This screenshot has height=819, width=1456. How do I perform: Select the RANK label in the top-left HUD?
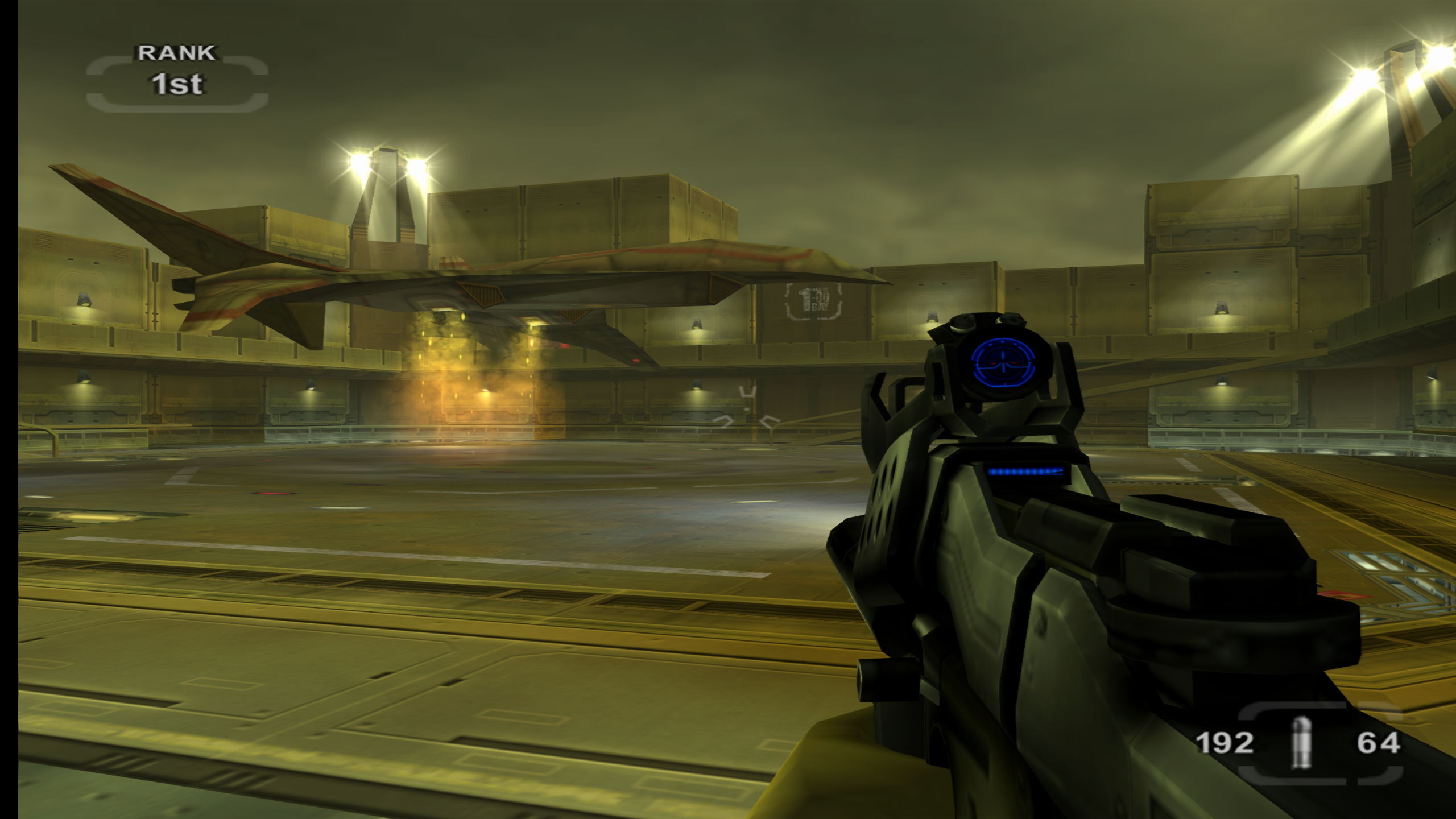pyautogui.click(x=175, y=54)
